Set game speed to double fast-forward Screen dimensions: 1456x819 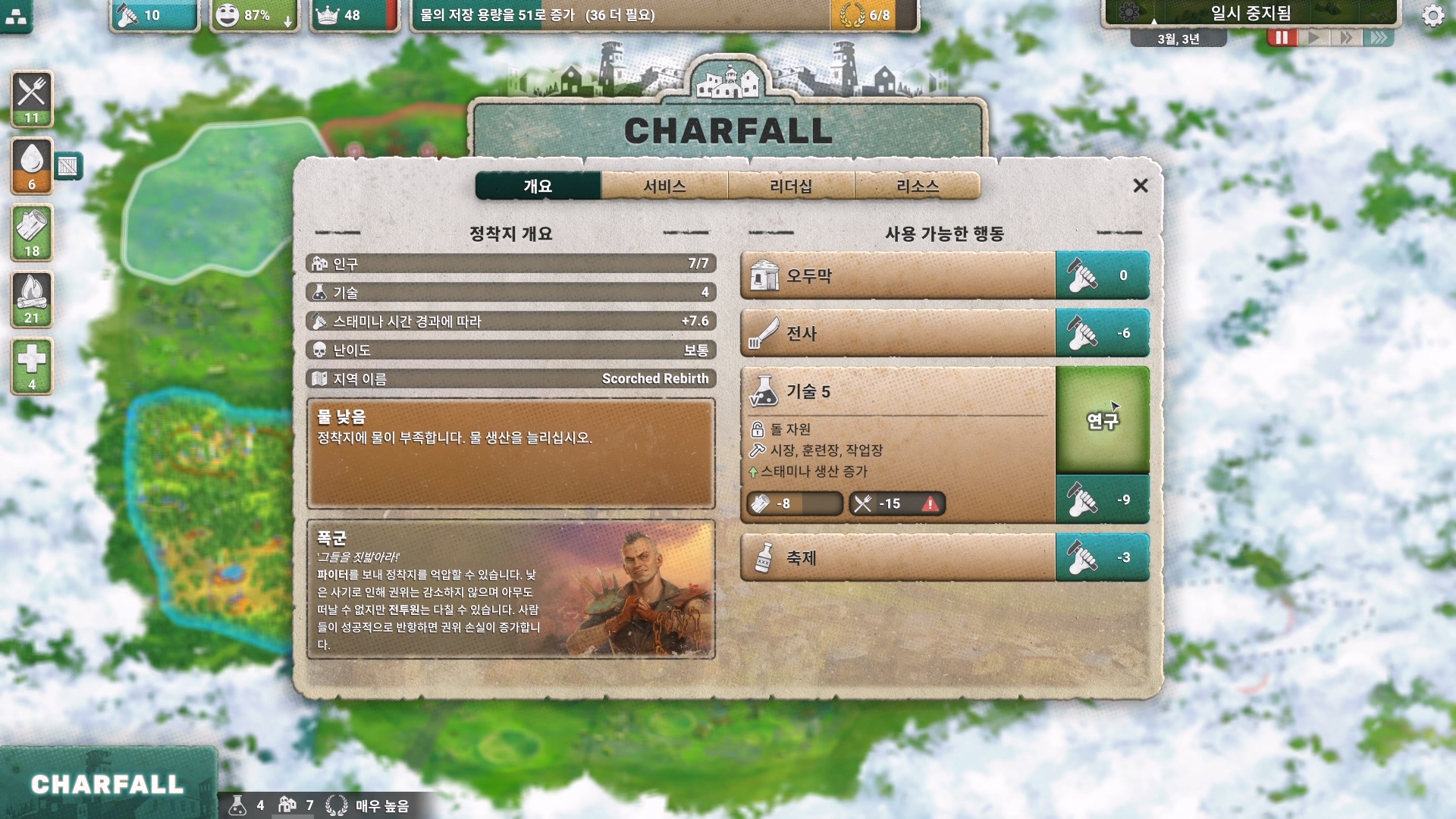coord(1347,38)
